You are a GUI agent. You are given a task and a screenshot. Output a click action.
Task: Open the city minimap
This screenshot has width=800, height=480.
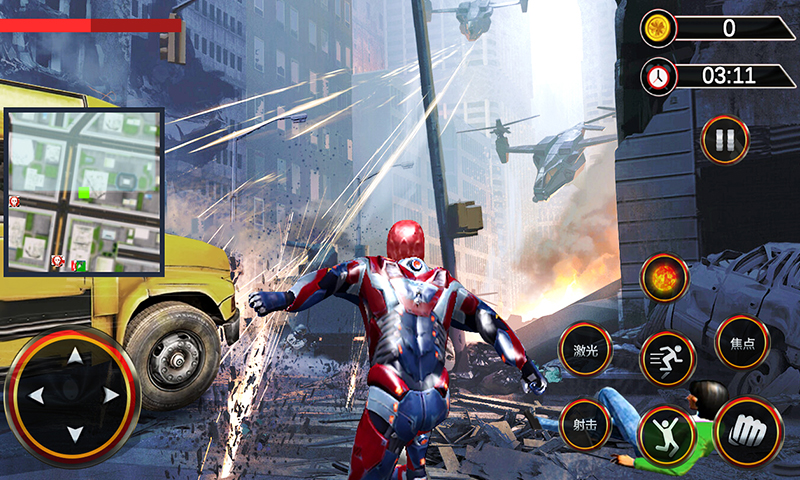pyautogui.click(x=84, y=191)
